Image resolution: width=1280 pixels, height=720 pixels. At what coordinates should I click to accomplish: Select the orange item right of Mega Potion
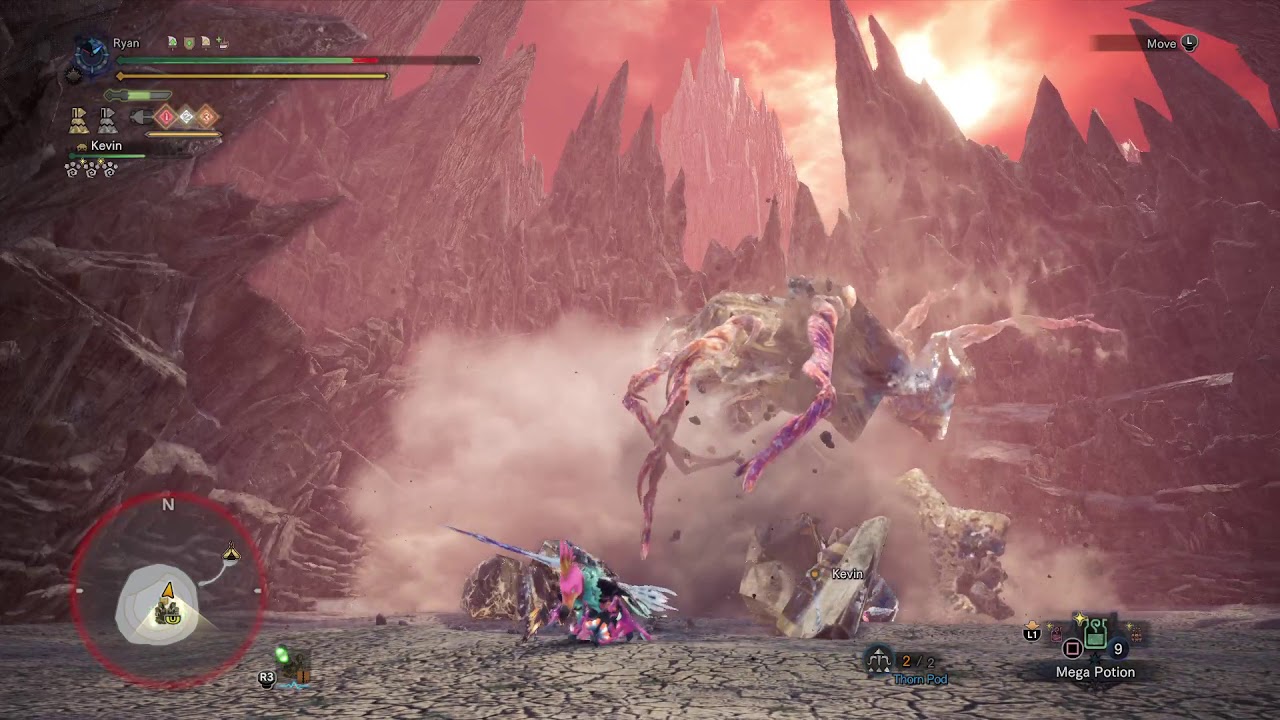coord(1136,632)
